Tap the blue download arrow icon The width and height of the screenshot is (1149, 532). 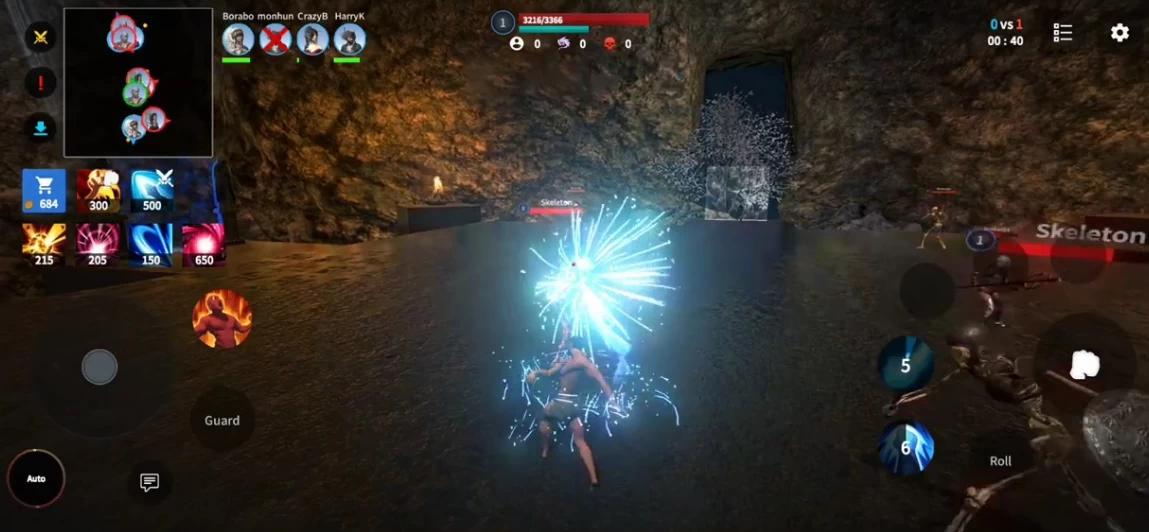[40, 128]
